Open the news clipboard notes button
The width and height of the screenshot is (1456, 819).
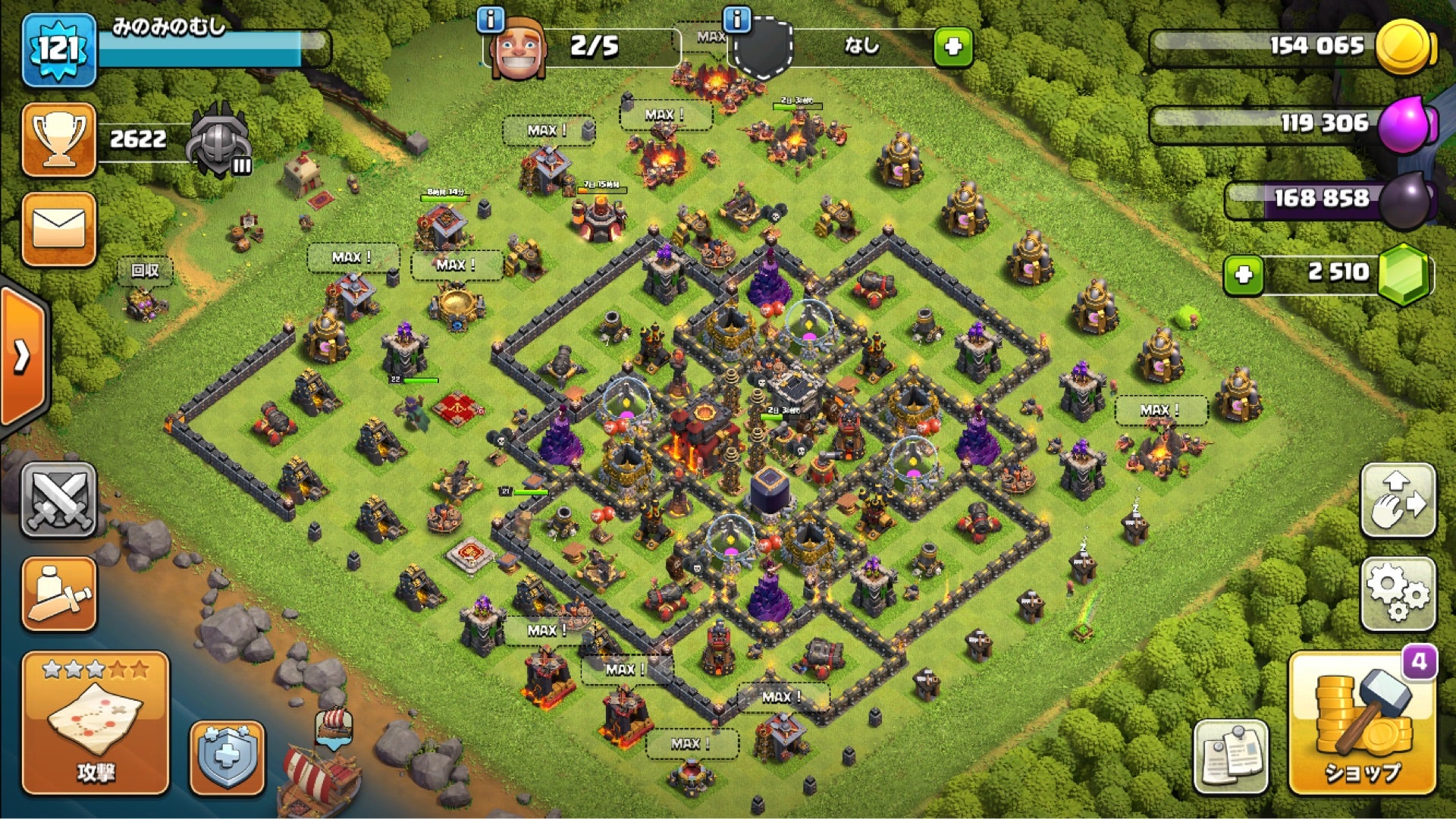click(1231, 757)
